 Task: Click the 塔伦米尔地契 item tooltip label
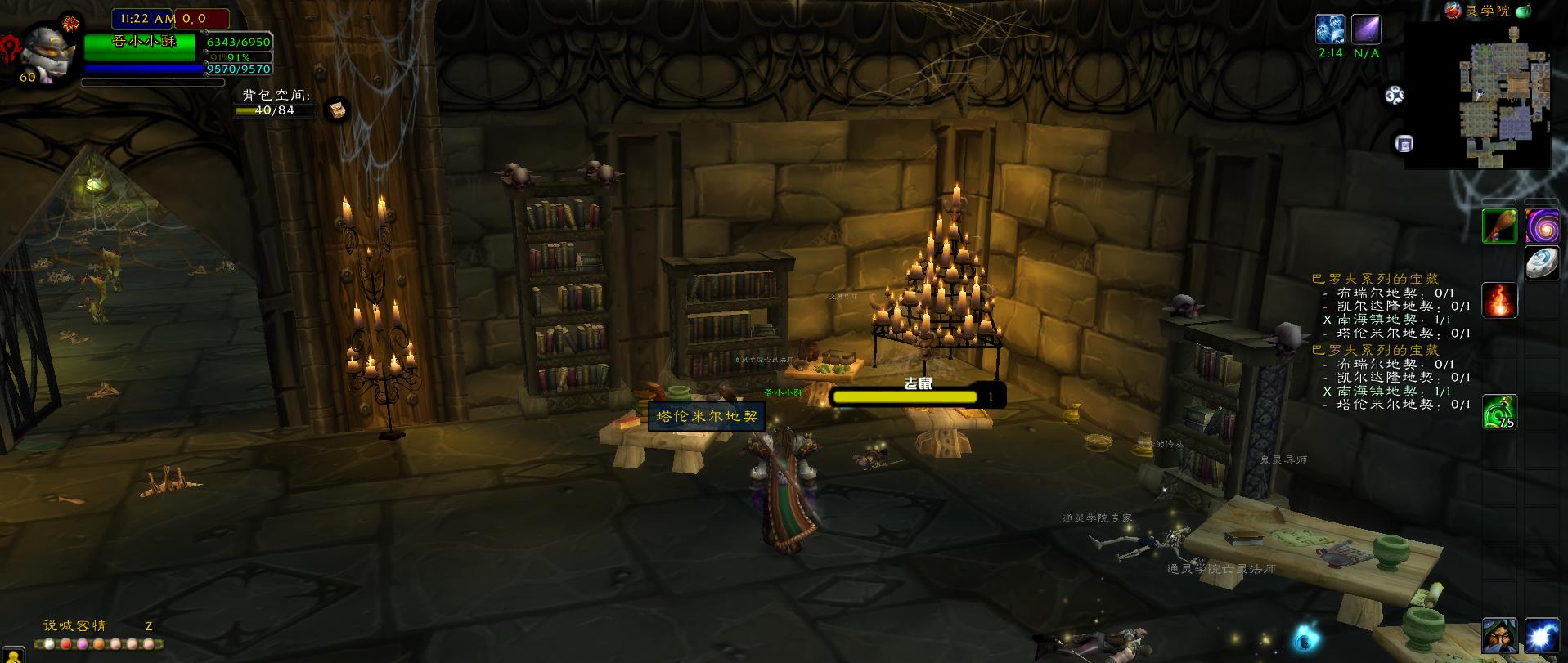pos(708,416)
